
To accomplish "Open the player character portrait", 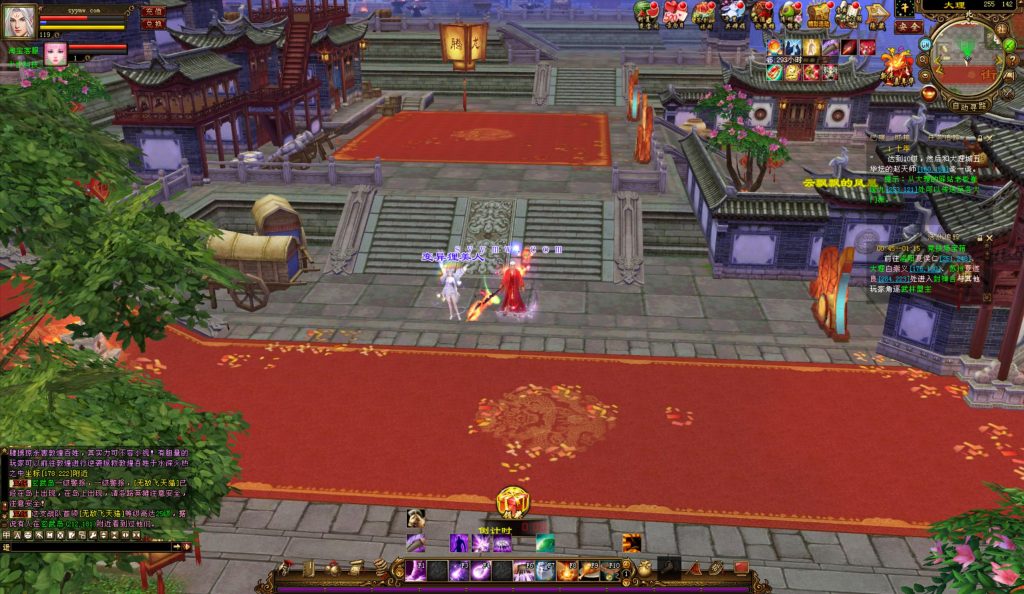I will pos(19,20).
